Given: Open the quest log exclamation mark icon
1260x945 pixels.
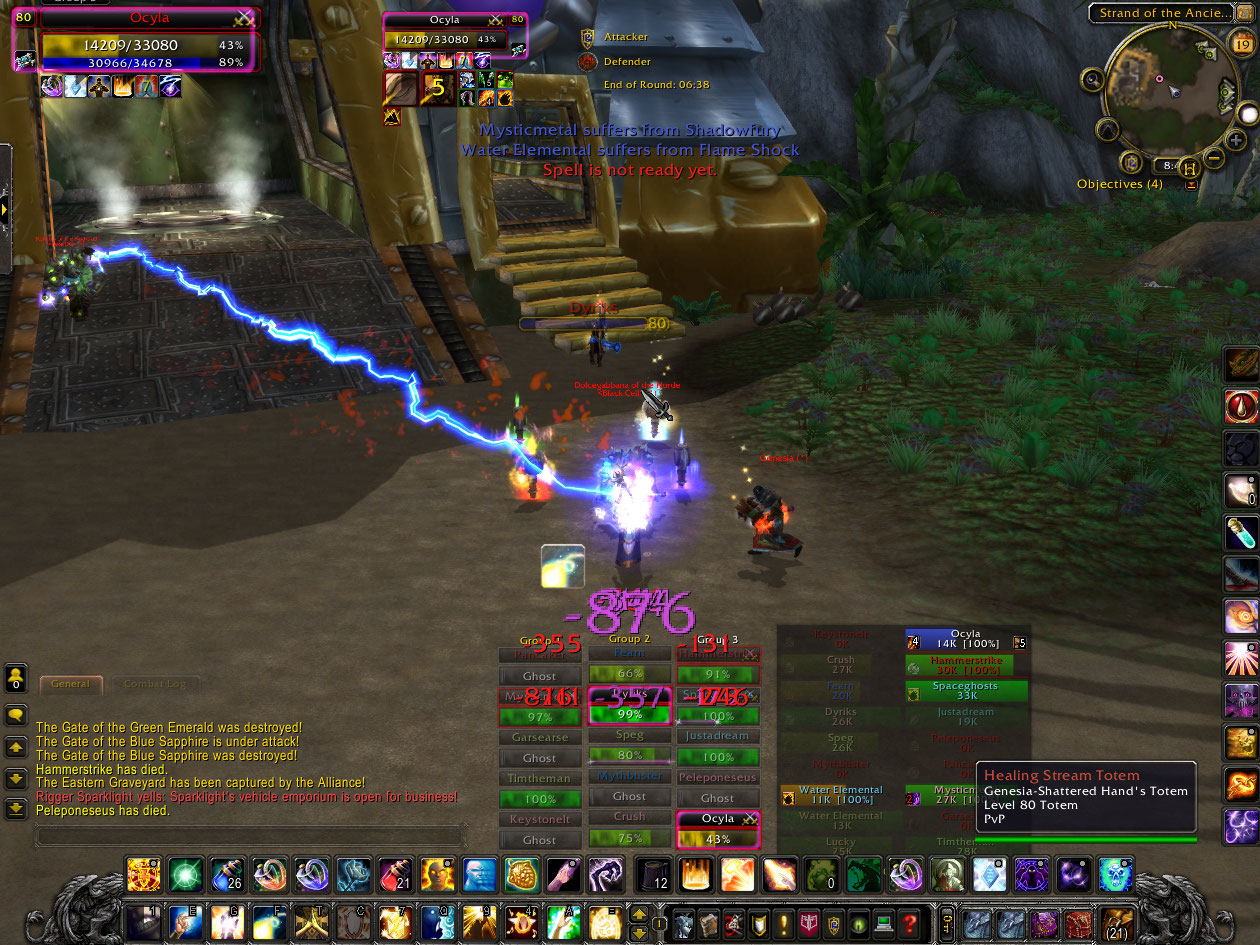Looking at the screenshot, I should pyautogui.click(x=784, y=922).
